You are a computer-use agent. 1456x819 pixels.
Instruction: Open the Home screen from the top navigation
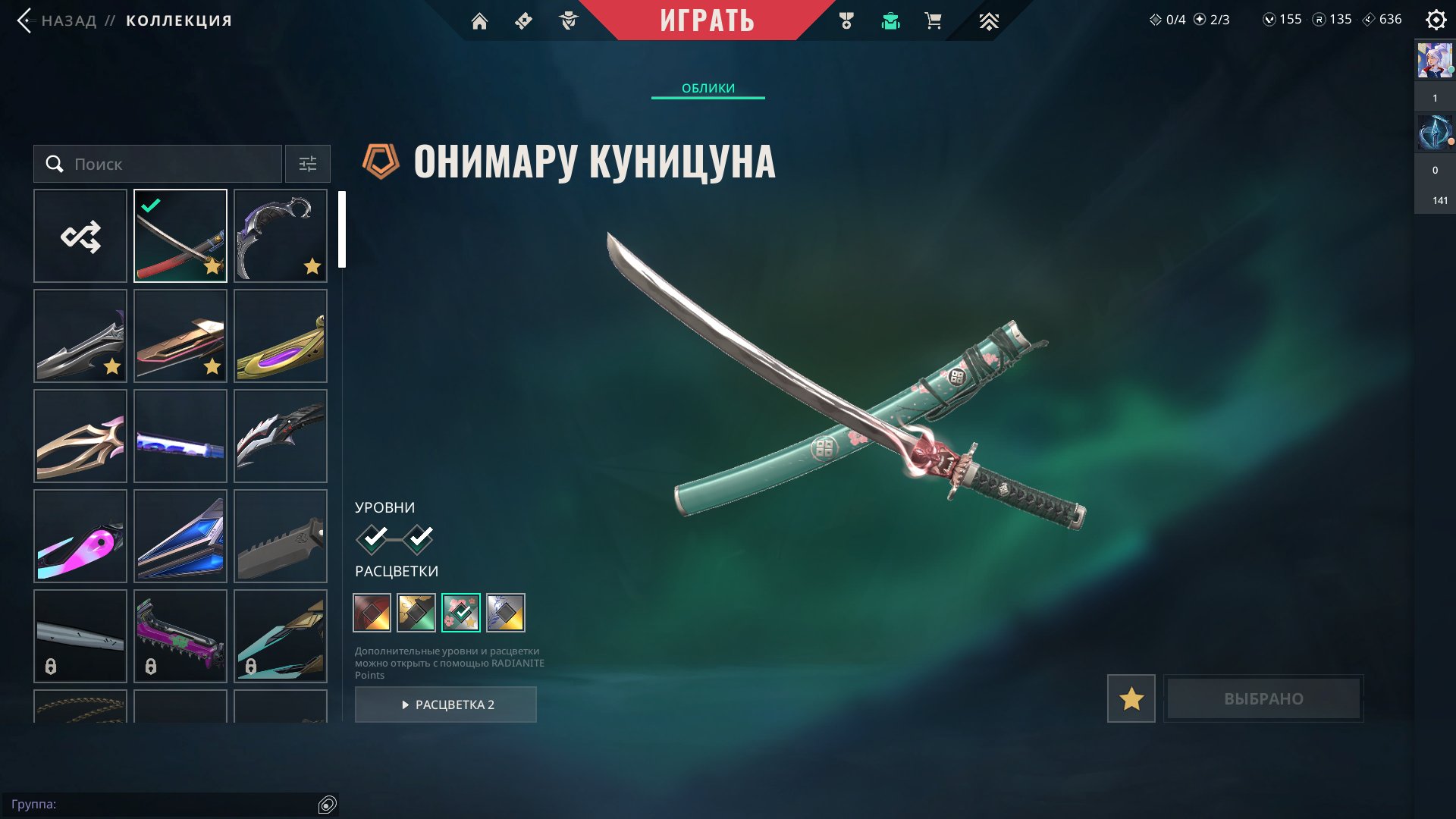click(x=480, y=20)
